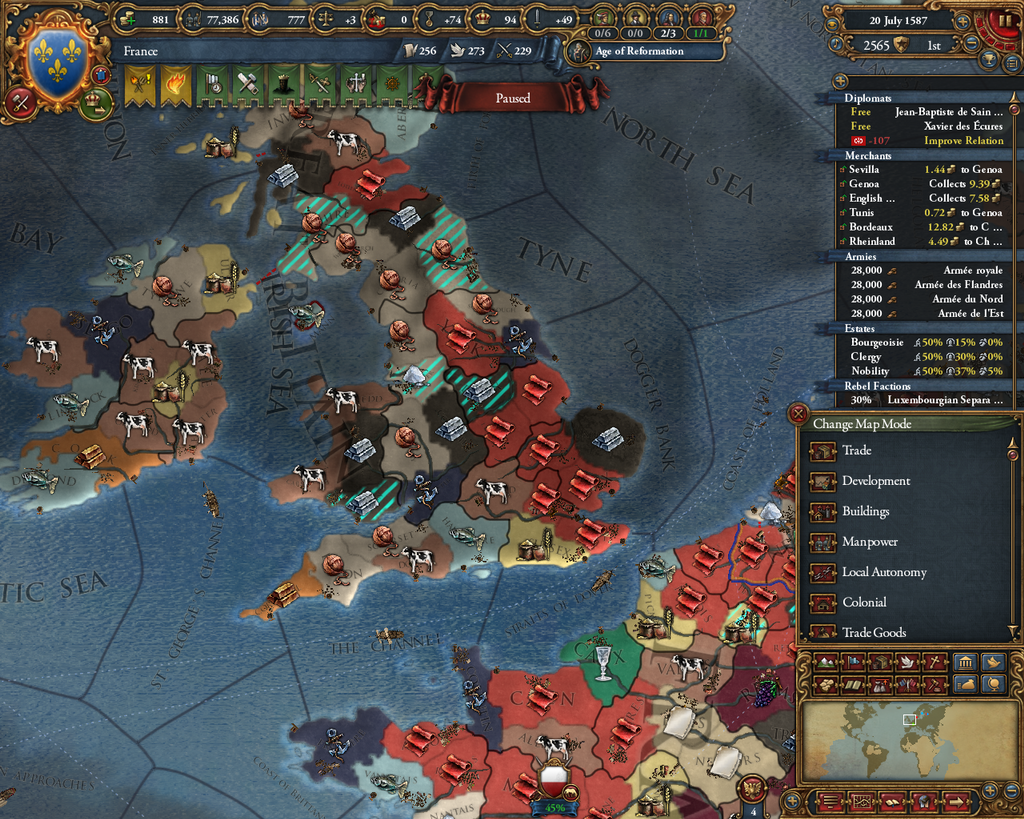Toggle the red pause button
Viewport: 1024px width, 819px height.
tap(1003, 21)
